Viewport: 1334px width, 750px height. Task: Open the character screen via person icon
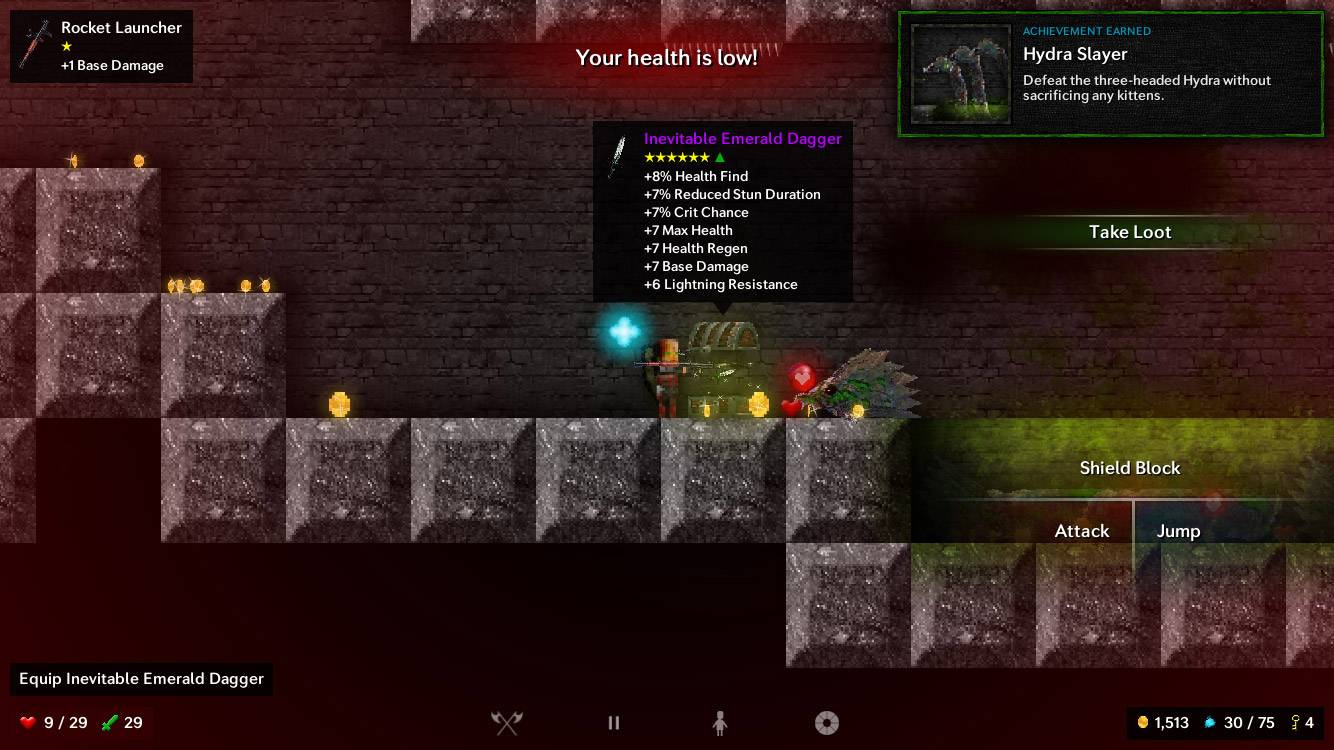pos(720,723)
